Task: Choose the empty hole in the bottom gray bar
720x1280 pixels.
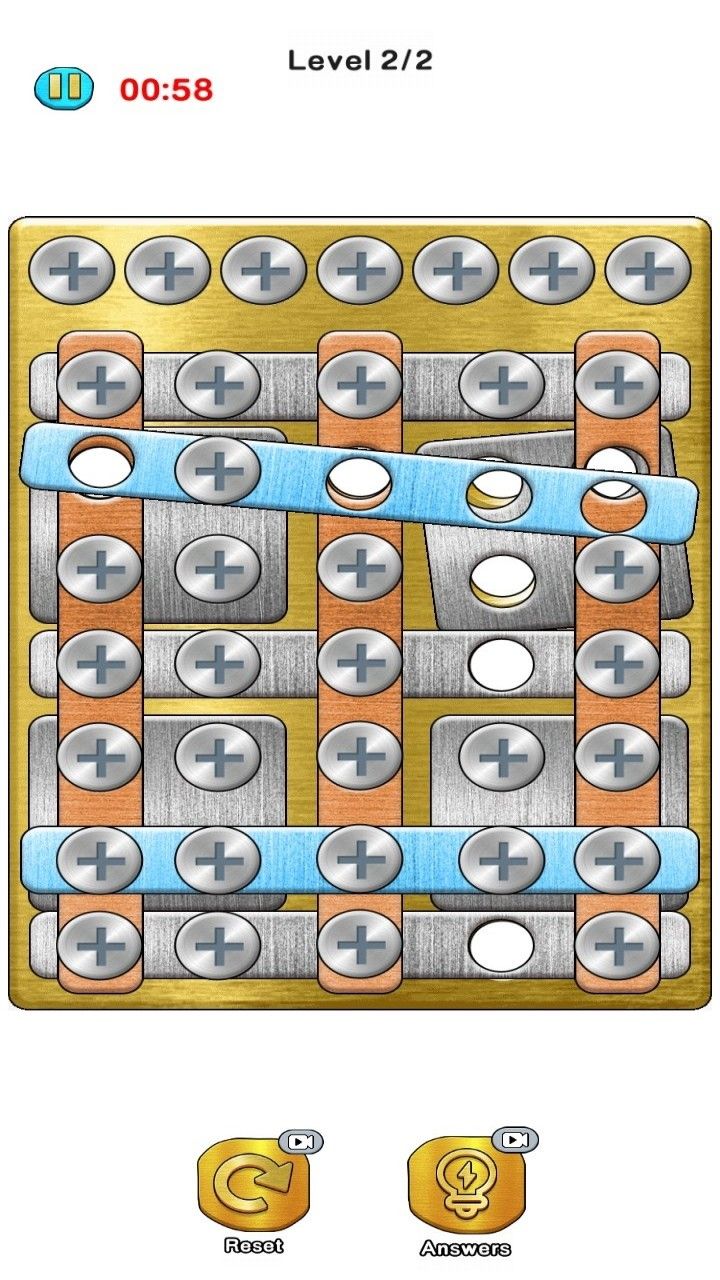Action: [501, 945]
